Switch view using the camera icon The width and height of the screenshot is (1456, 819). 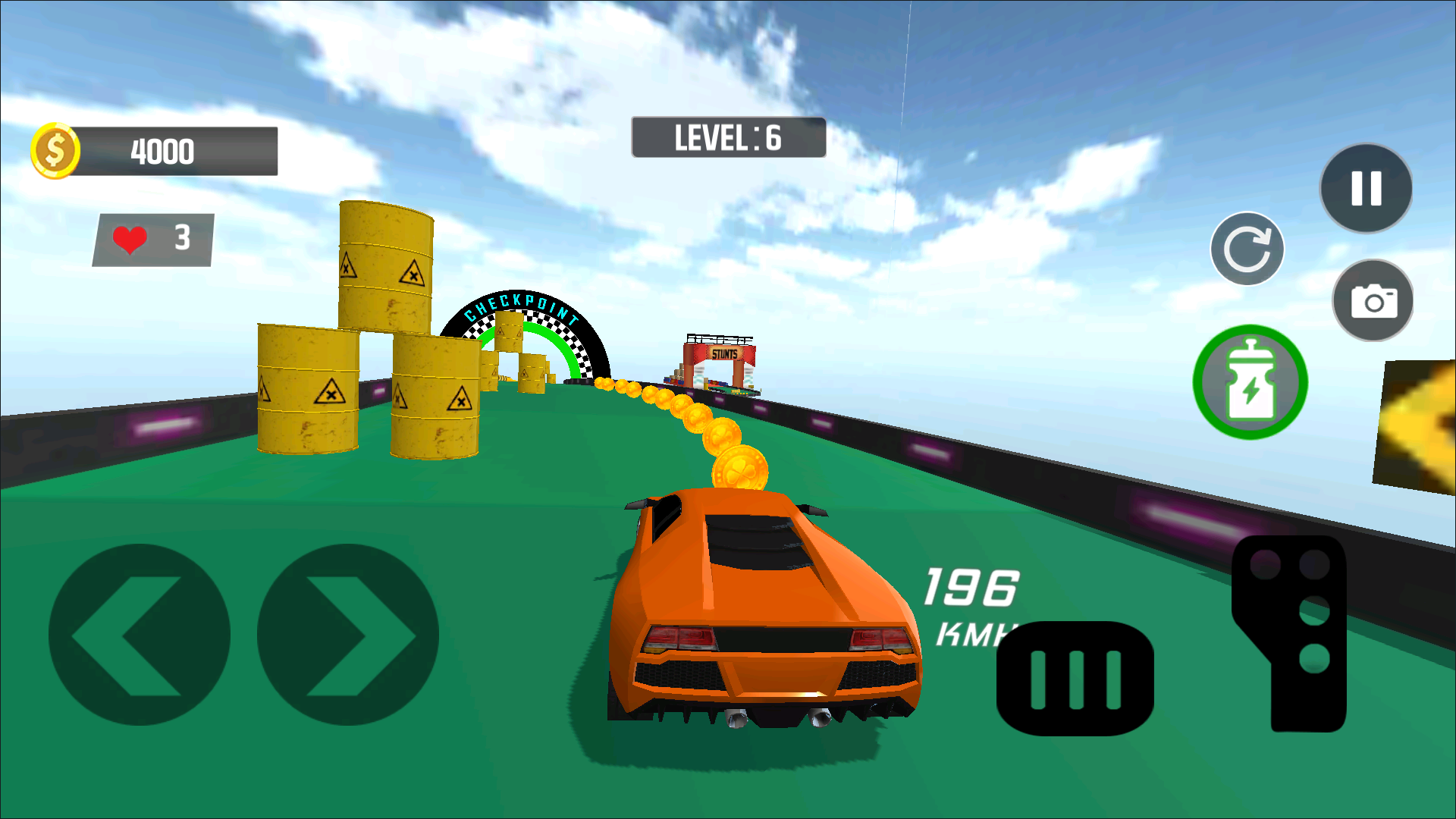[x=1373, y=301]
